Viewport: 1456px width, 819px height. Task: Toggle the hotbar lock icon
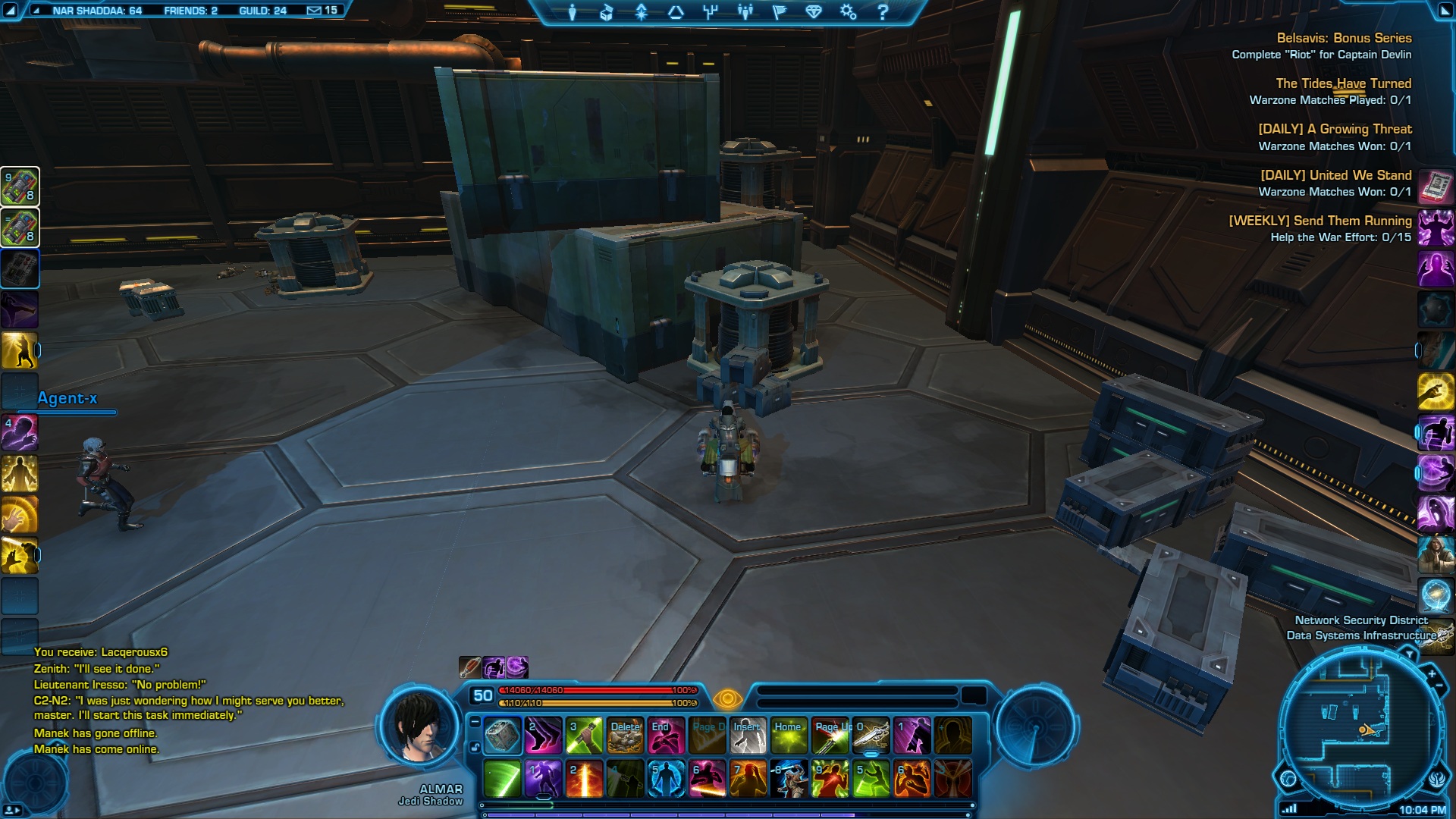[475, 748]
